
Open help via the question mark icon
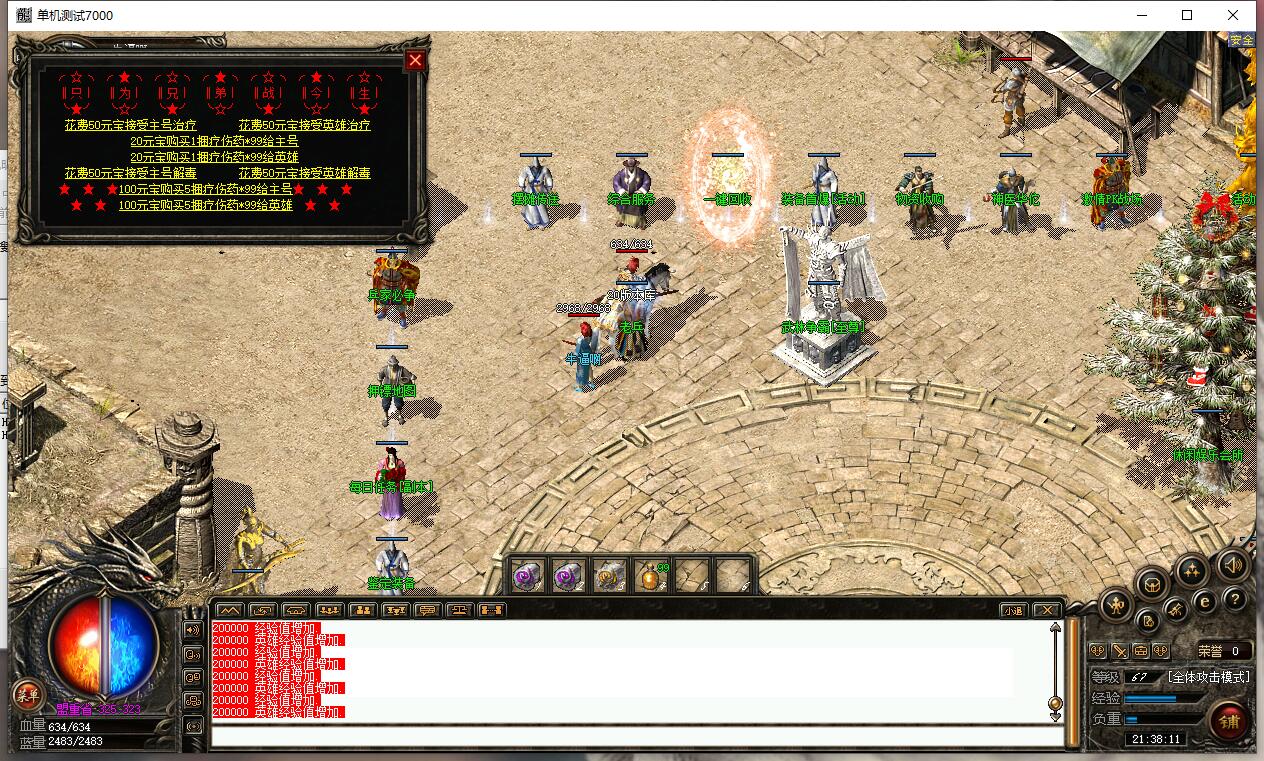[x=1235, y=600]
